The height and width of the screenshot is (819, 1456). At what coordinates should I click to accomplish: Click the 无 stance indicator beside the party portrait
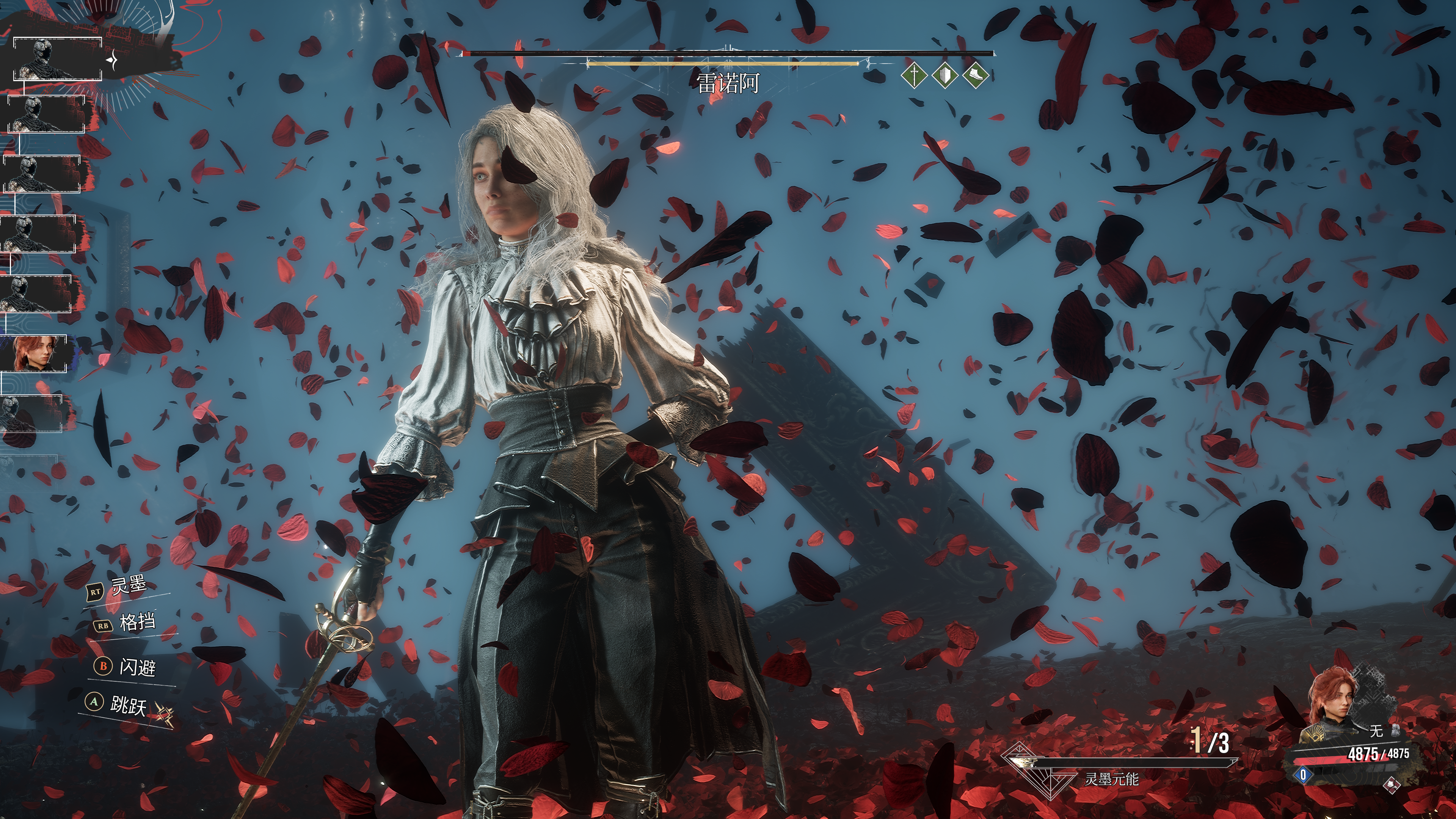[1375, 731]
